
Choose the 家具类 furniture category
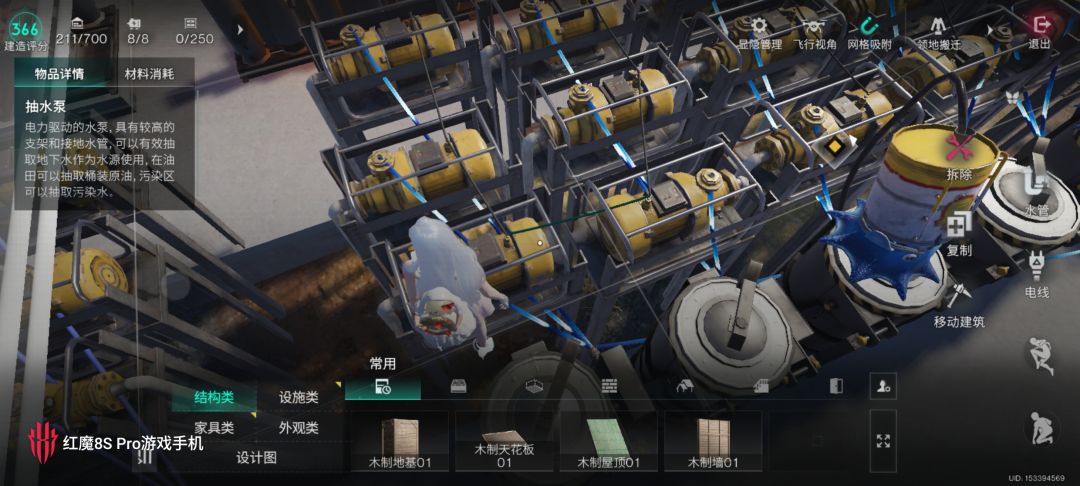click(214, 427)
